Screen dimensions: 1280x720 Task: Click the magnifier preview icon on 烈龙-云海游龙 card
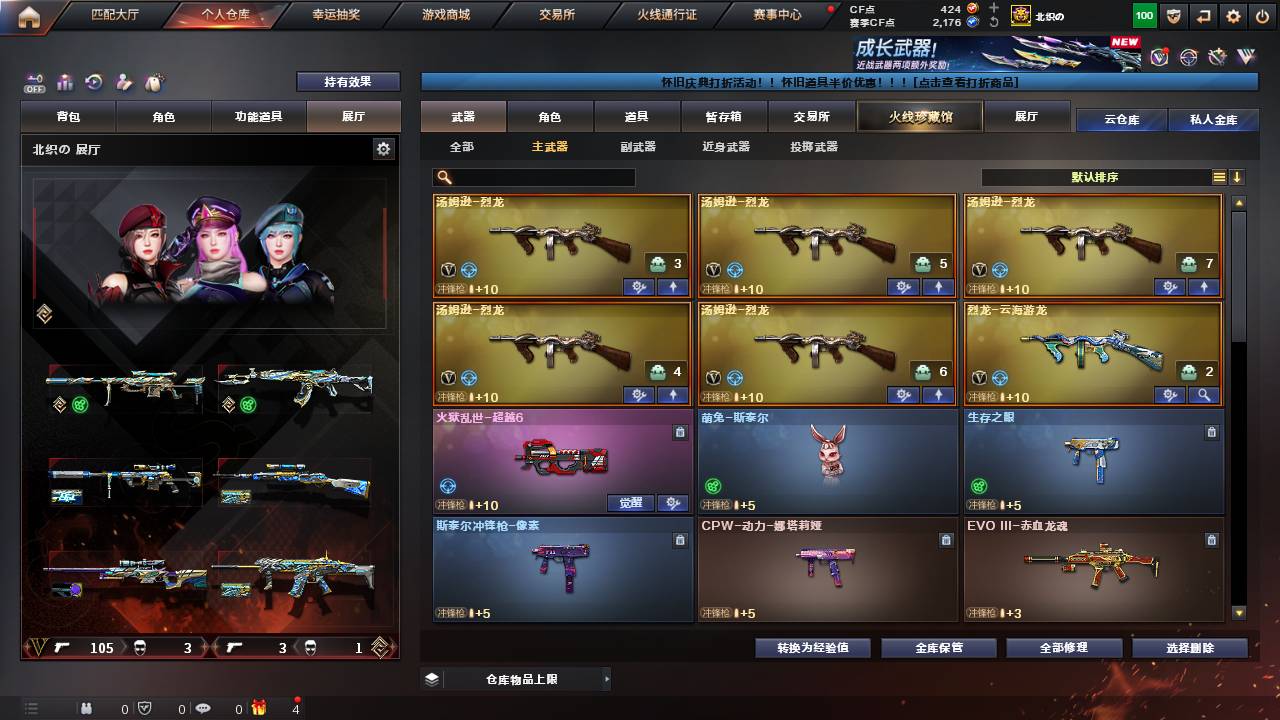[1205, 394]
